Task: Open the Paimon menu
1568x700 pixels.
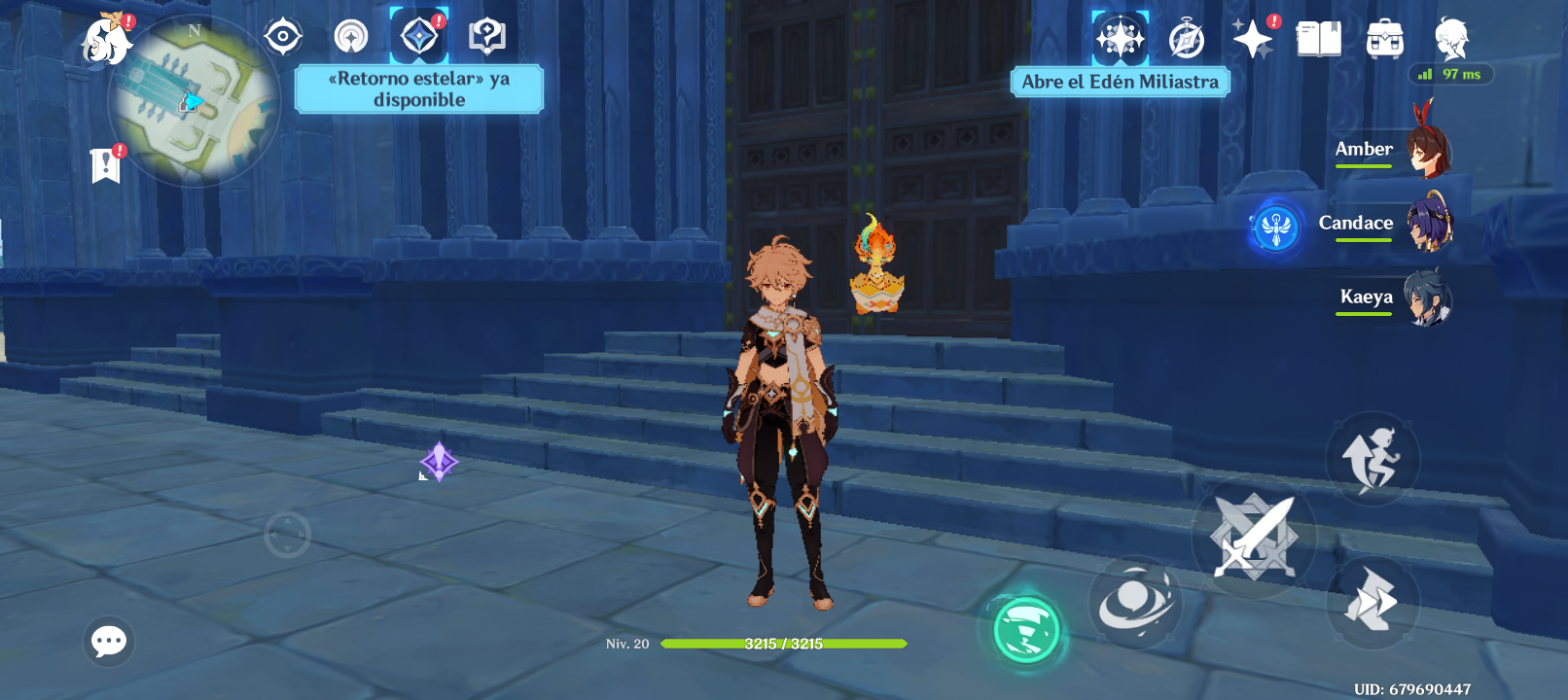Action: (107, 41)
